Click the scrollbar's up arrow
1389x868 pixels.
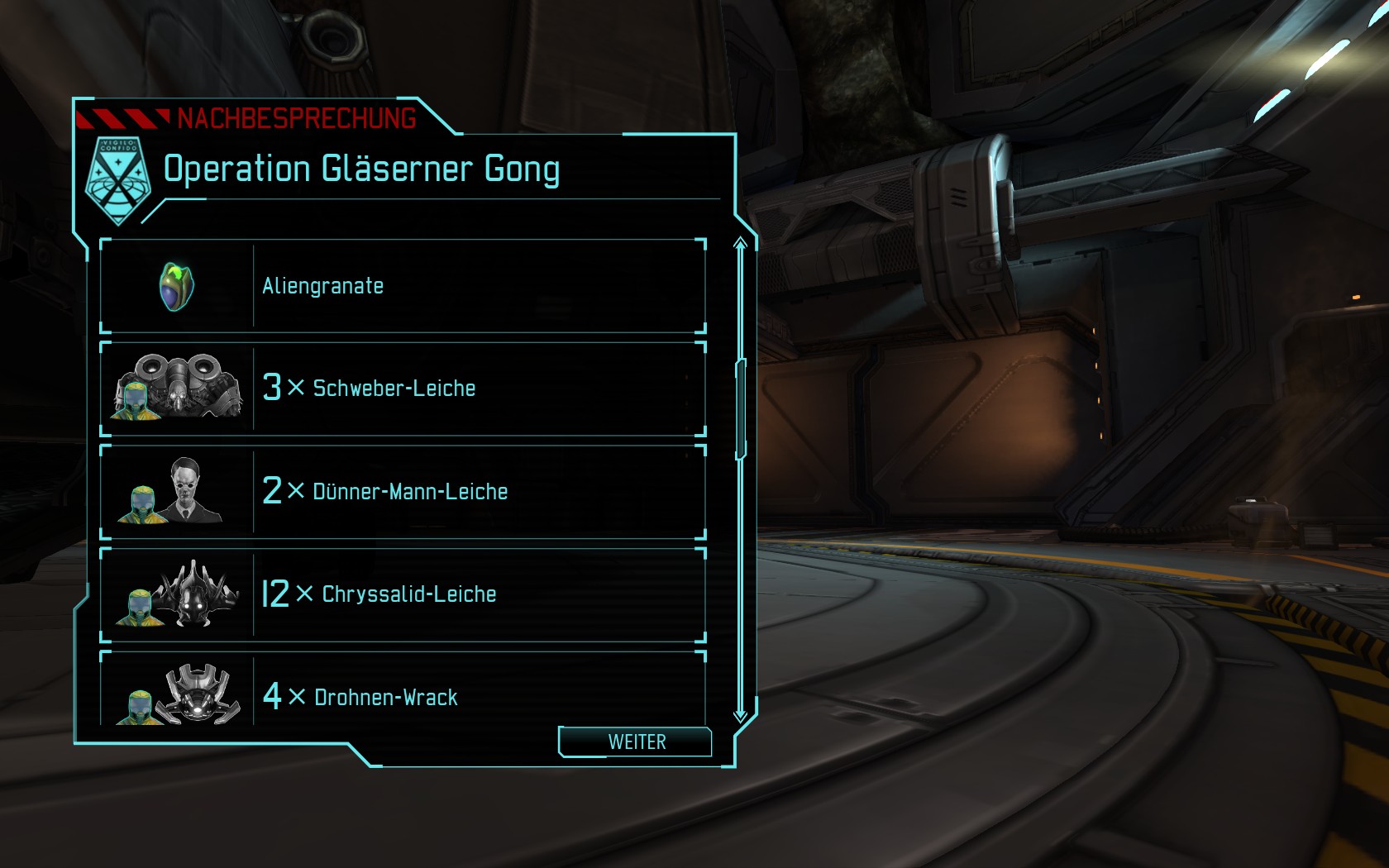pos(741,243)
